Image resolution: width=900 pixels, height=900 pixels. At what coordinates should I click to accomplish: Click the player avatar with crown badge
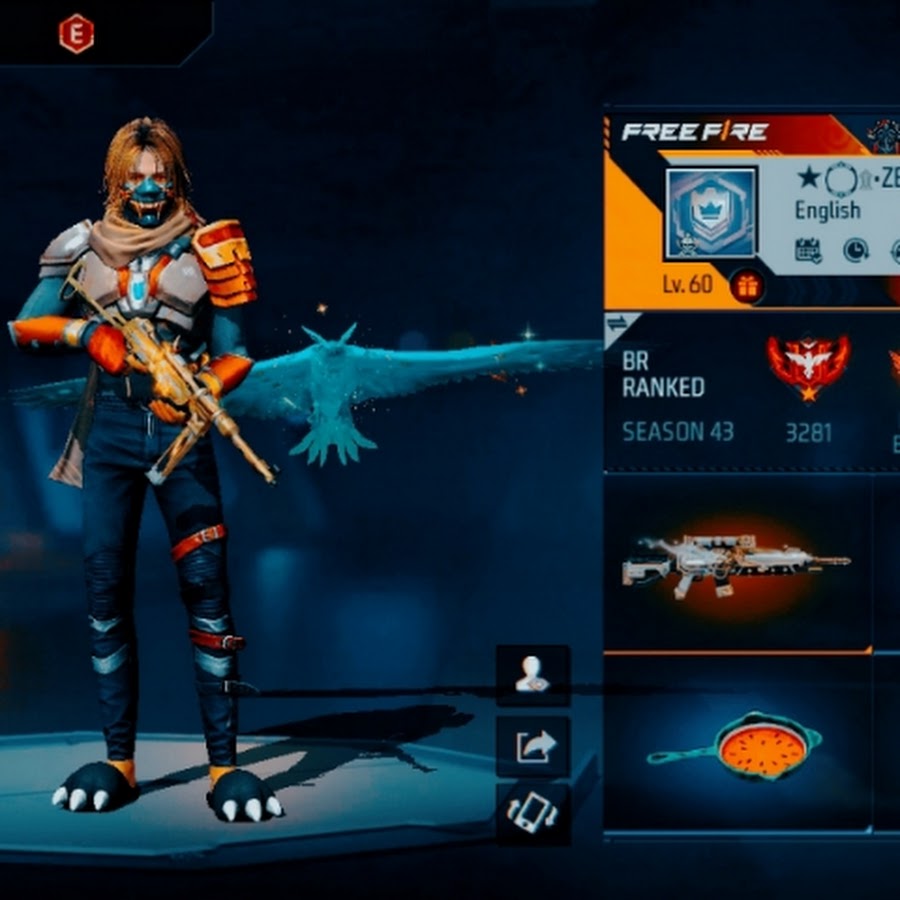(x=711, y=211)
